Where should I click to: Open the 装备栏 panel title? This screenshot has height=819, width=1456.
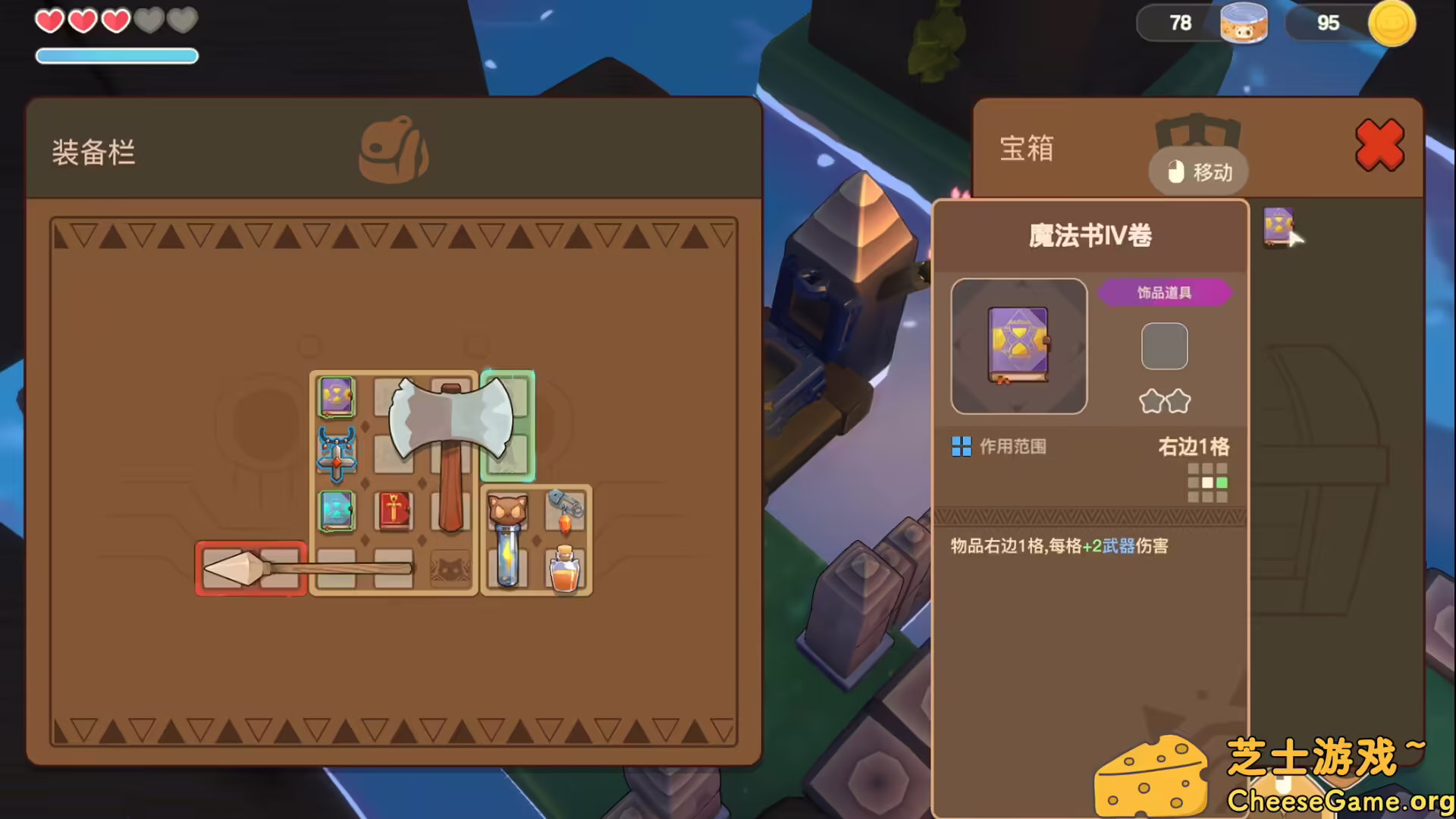point(94,152)
